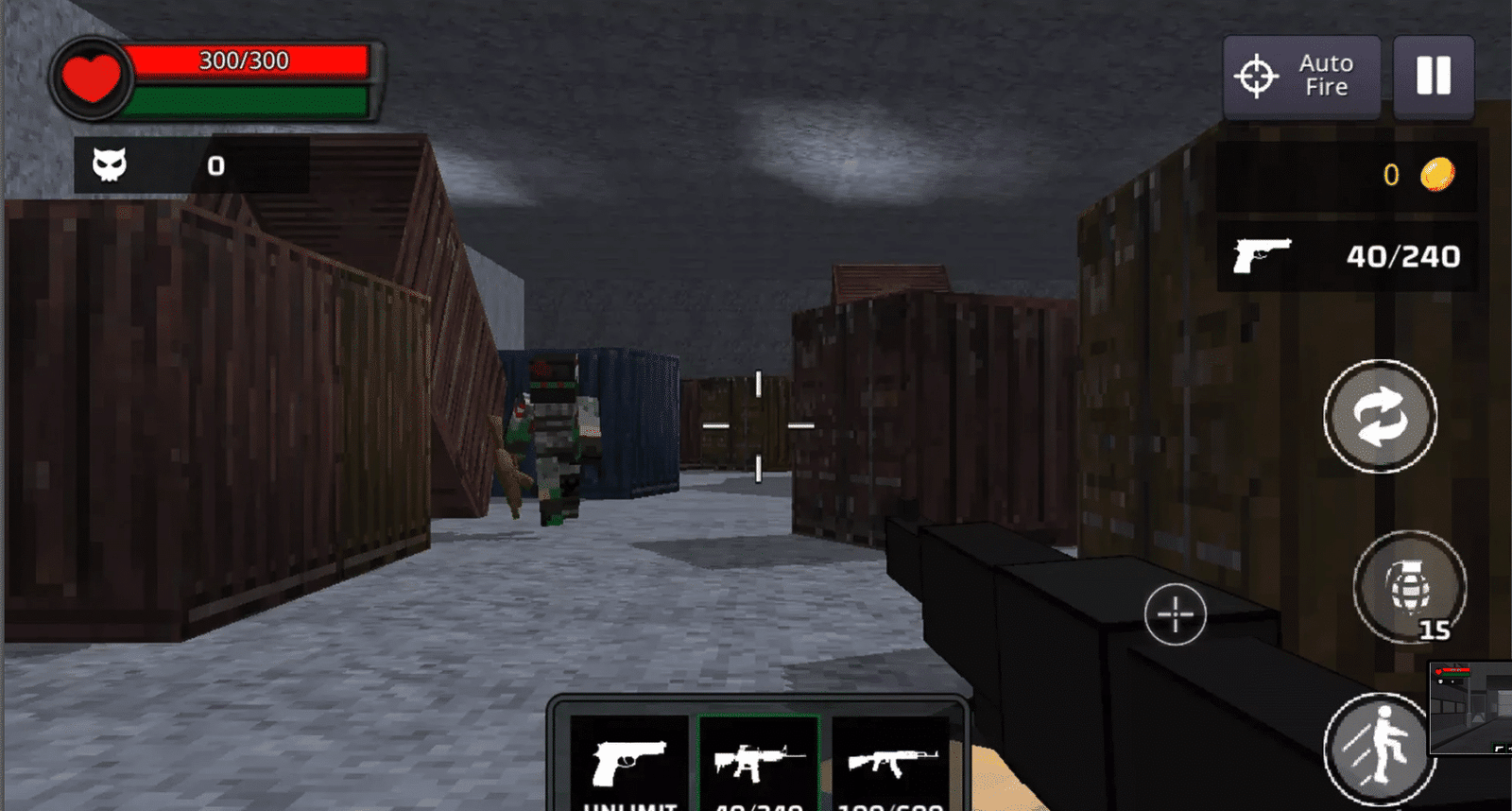This screenshot has height=811, width=1512.
Task: Tap the Auto Fire crosshair icon
Action: [x=1255, y=74]
